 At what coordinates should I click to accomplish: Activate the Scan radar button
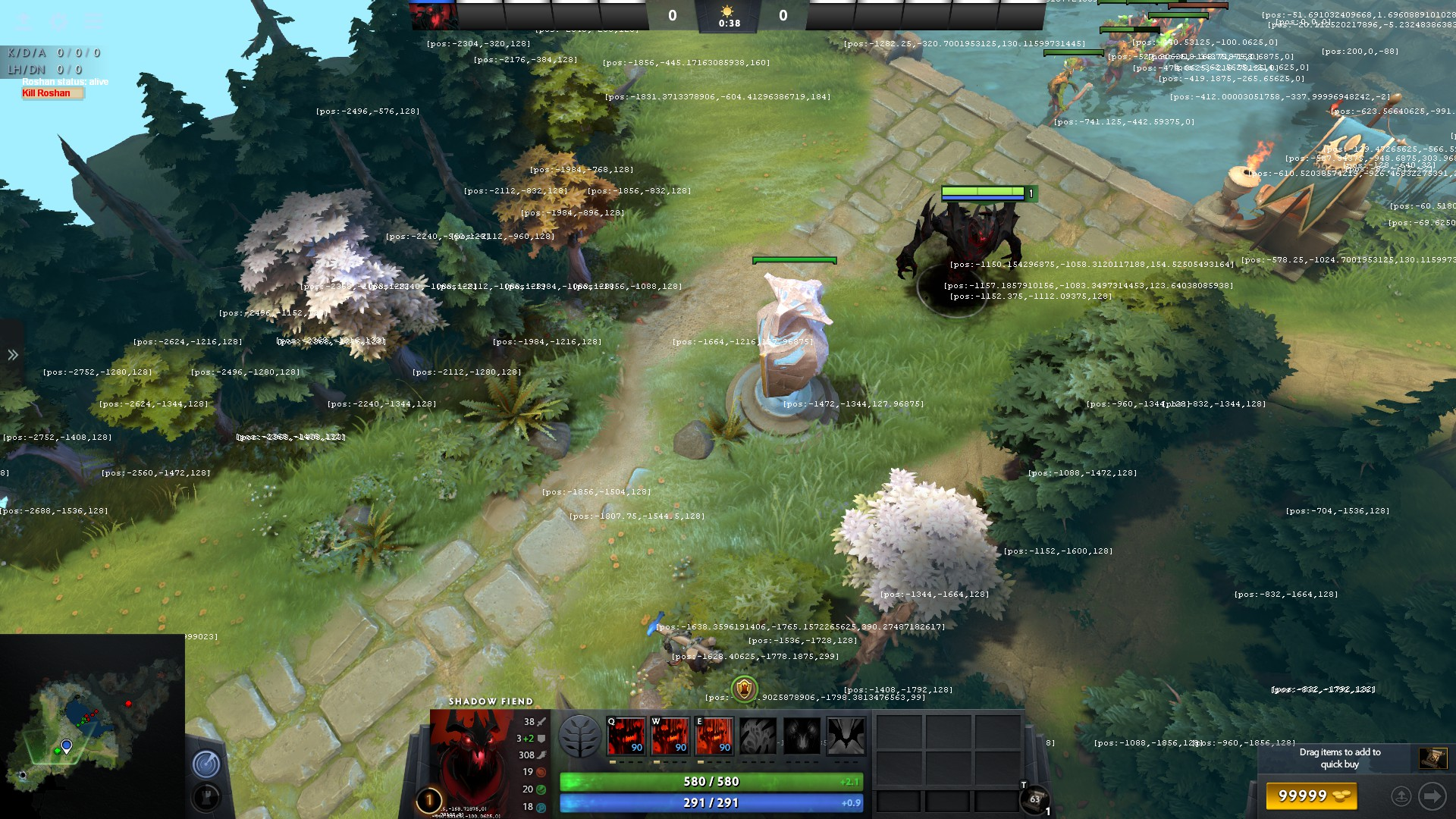tap(206, 764)
